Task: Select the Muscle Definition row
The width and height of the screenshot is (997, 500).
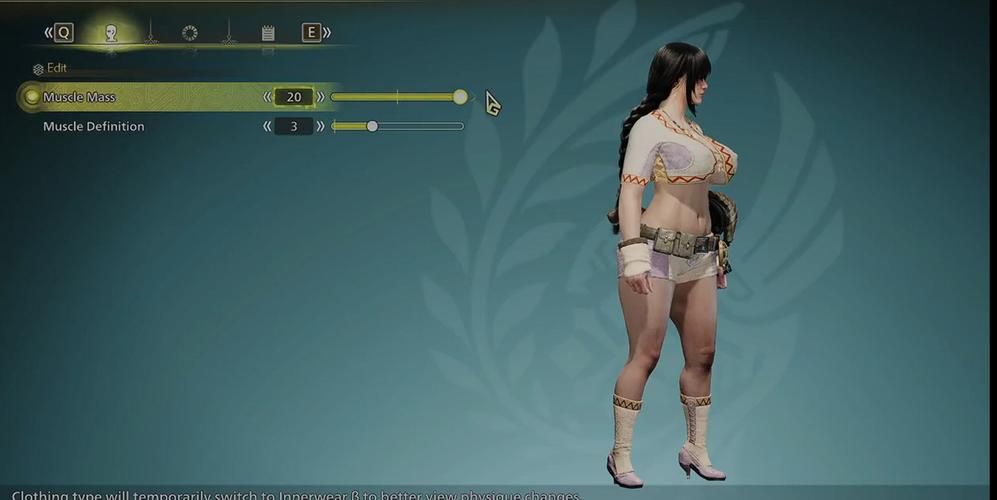Action: (94, 126)
